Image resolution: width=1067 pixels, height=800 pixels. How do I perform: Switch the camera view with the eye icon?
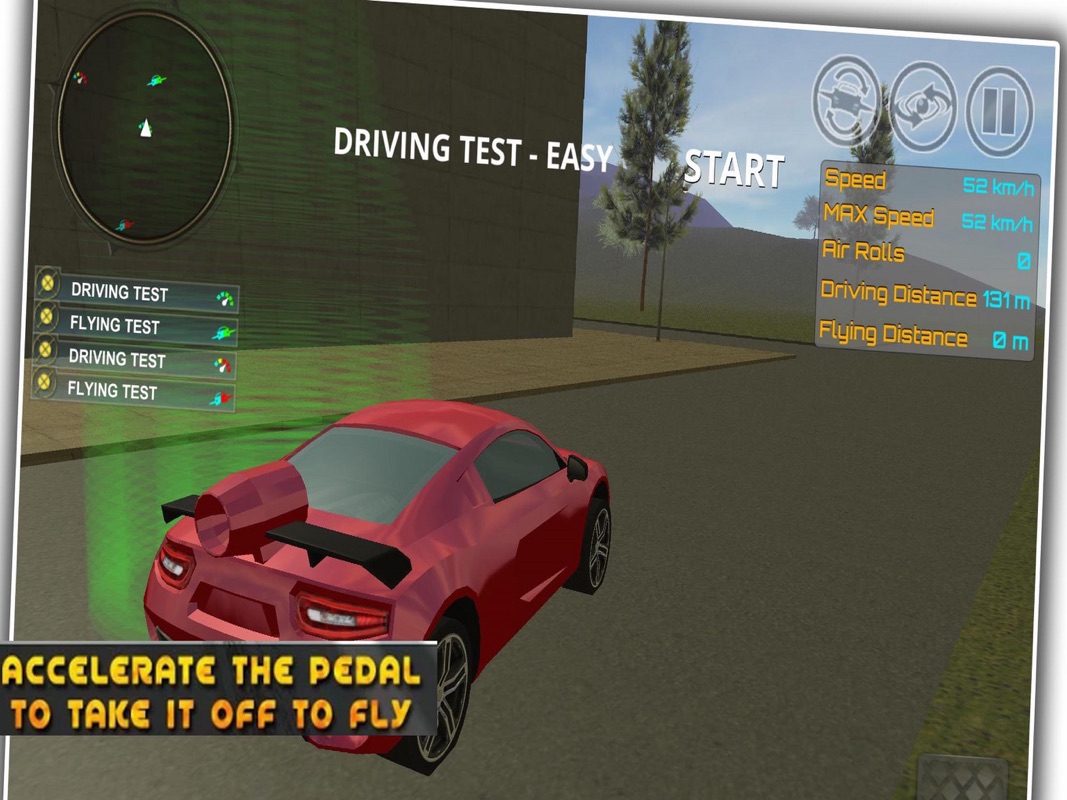[924, 105]
